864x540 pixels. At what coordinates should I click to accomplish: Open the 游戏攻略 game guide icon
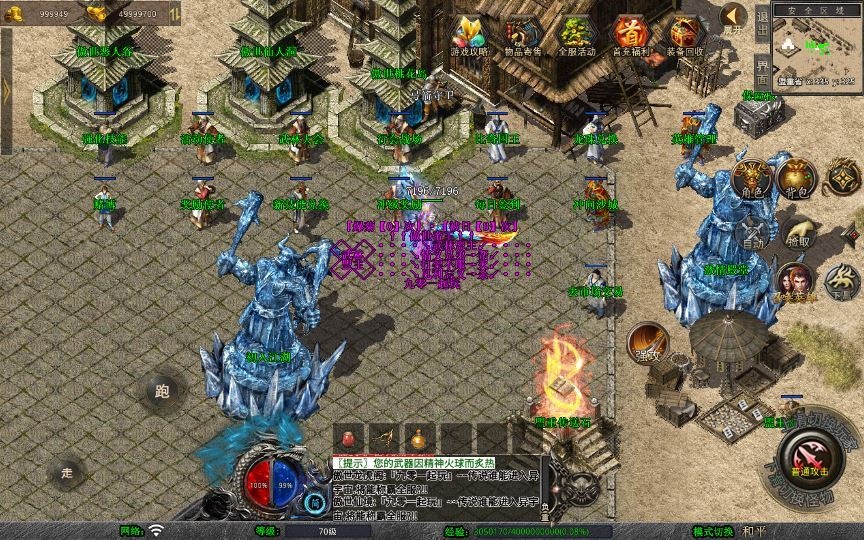point(470,34)
